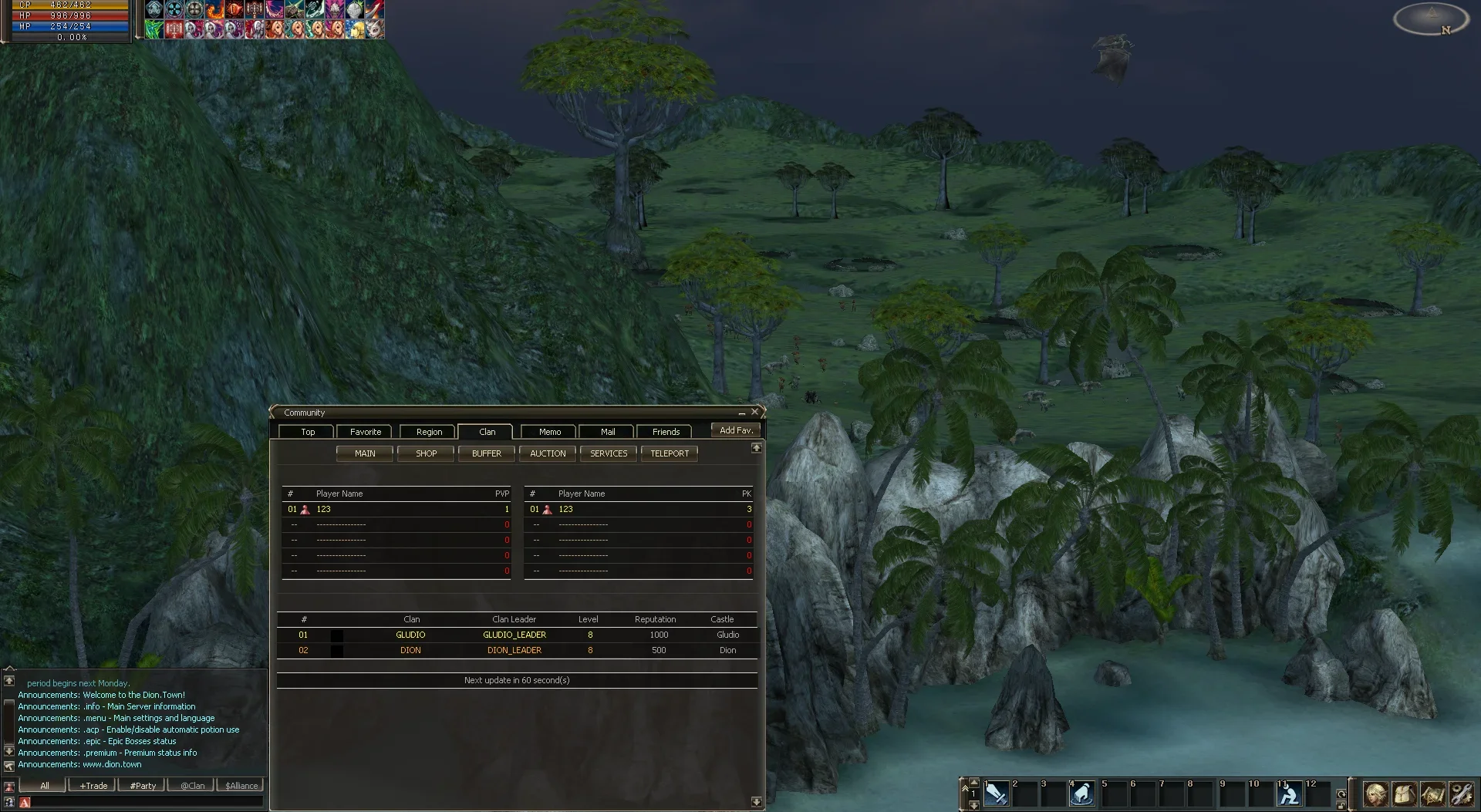Show the Friends tab

[x=665, y=432]
